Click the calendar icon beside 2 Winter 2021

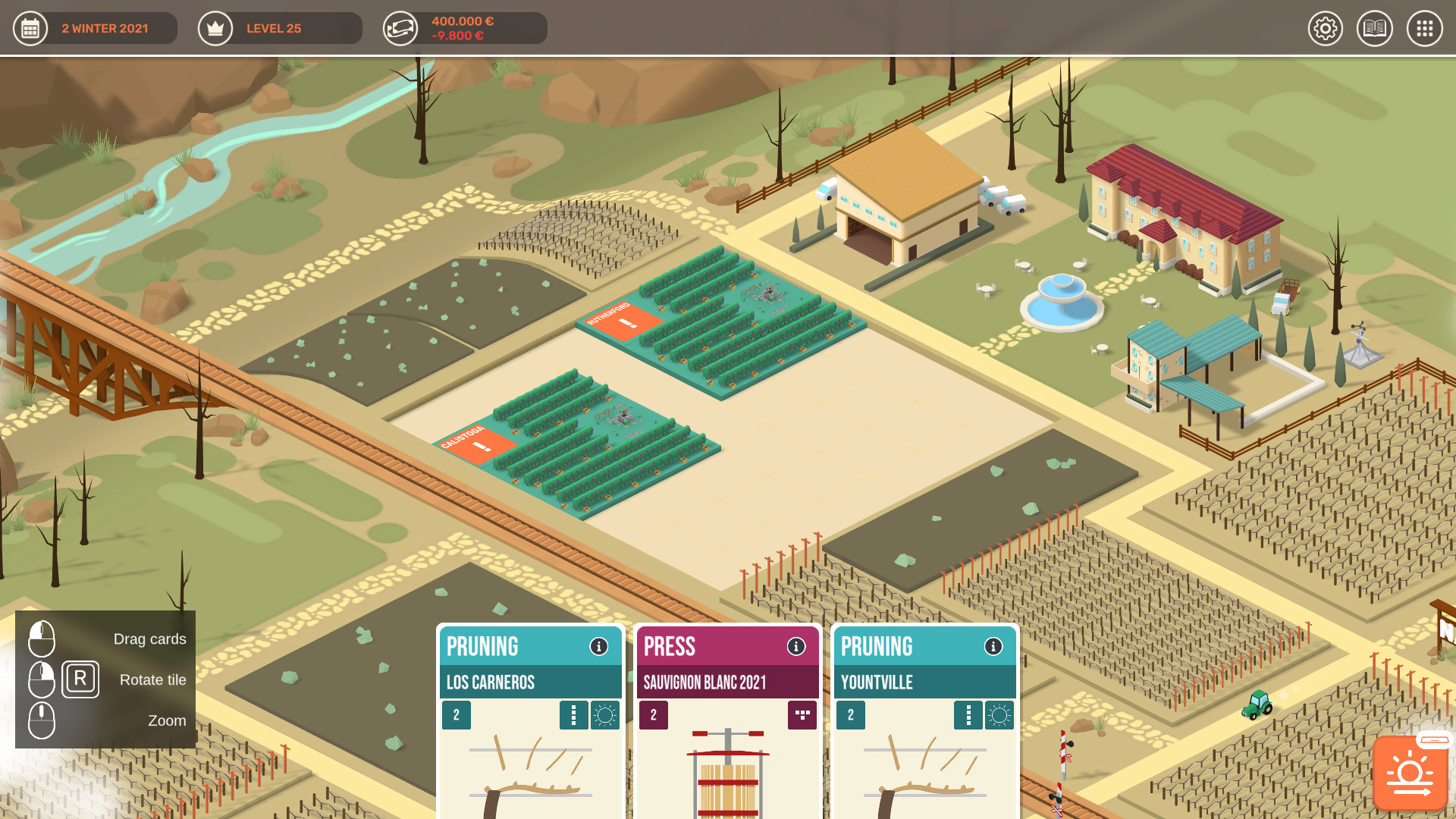click(x=30, y=28)
